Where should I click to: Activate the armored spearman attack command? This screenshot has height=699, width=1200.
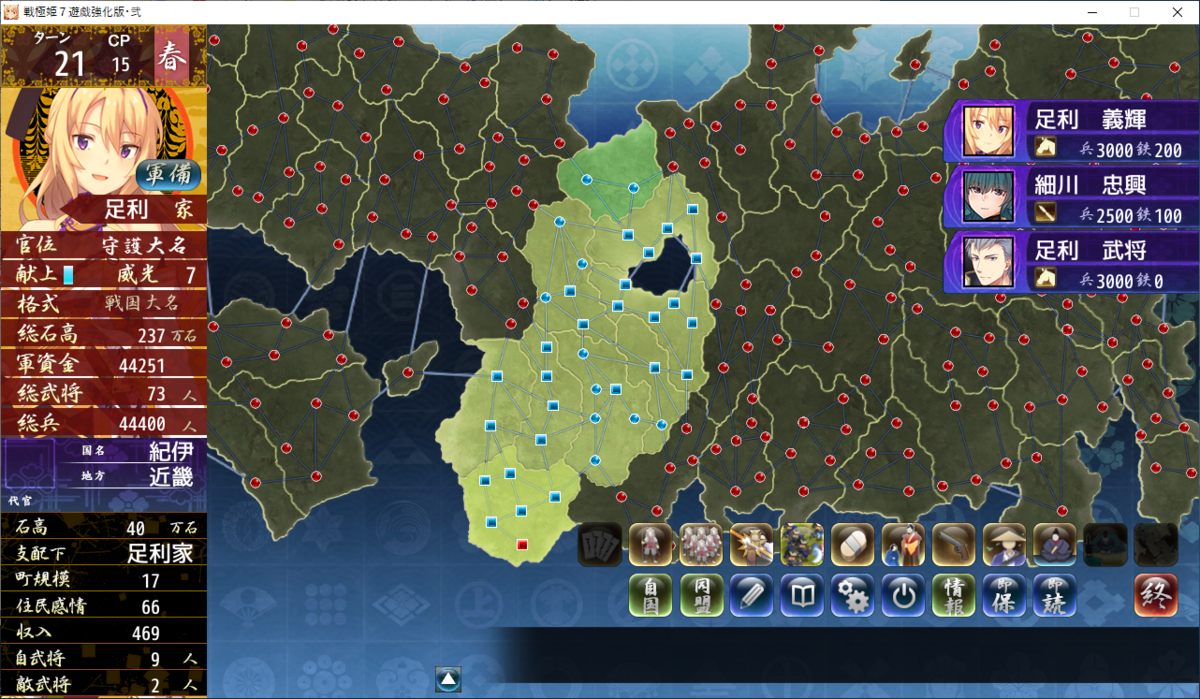click(x=751, y=545)
